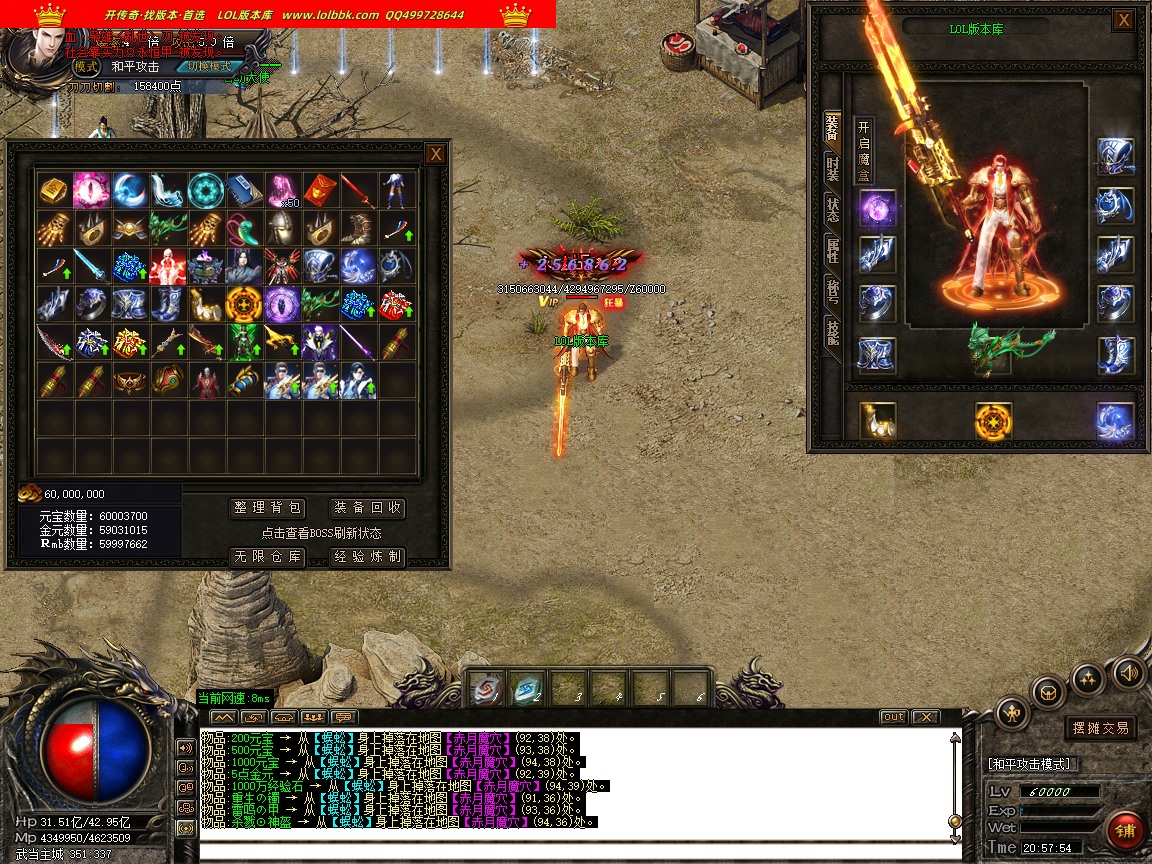Click the 切换模式 switch mode button
The image size is (1152, 864).
pos(216,66)
